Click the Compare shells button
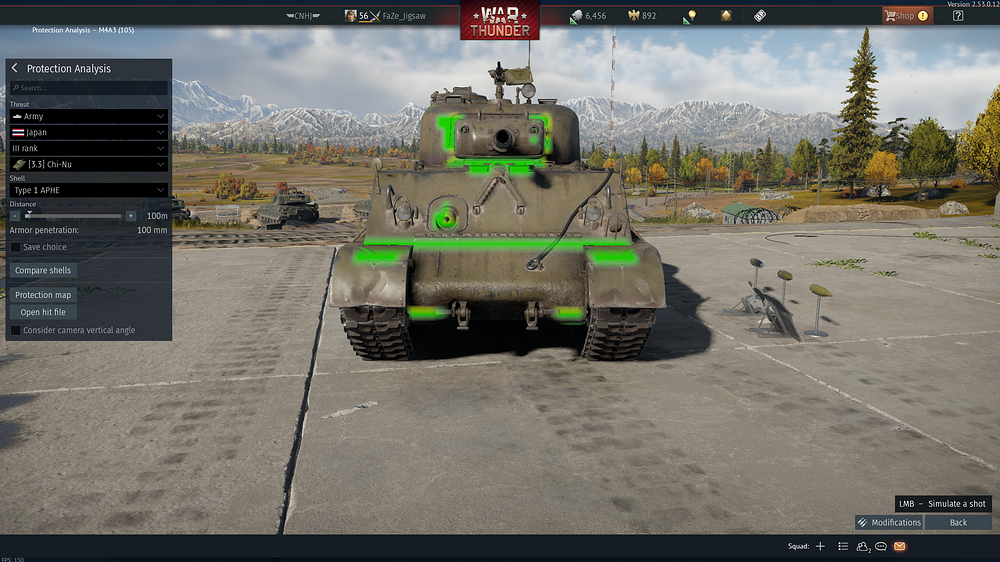The image size is (1000, 562). coord(44,270)
